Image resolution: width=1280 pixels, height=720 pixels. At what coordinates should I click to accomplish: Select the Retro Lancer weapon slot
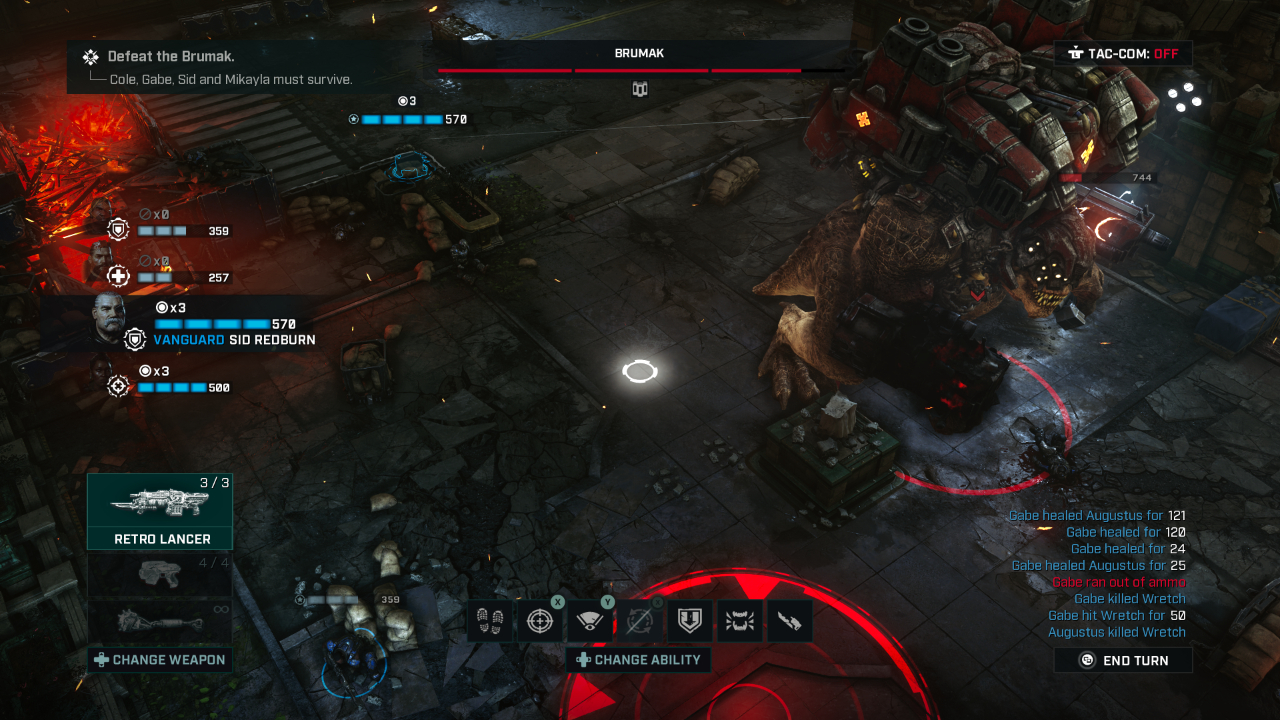click(x=160, y=511)
